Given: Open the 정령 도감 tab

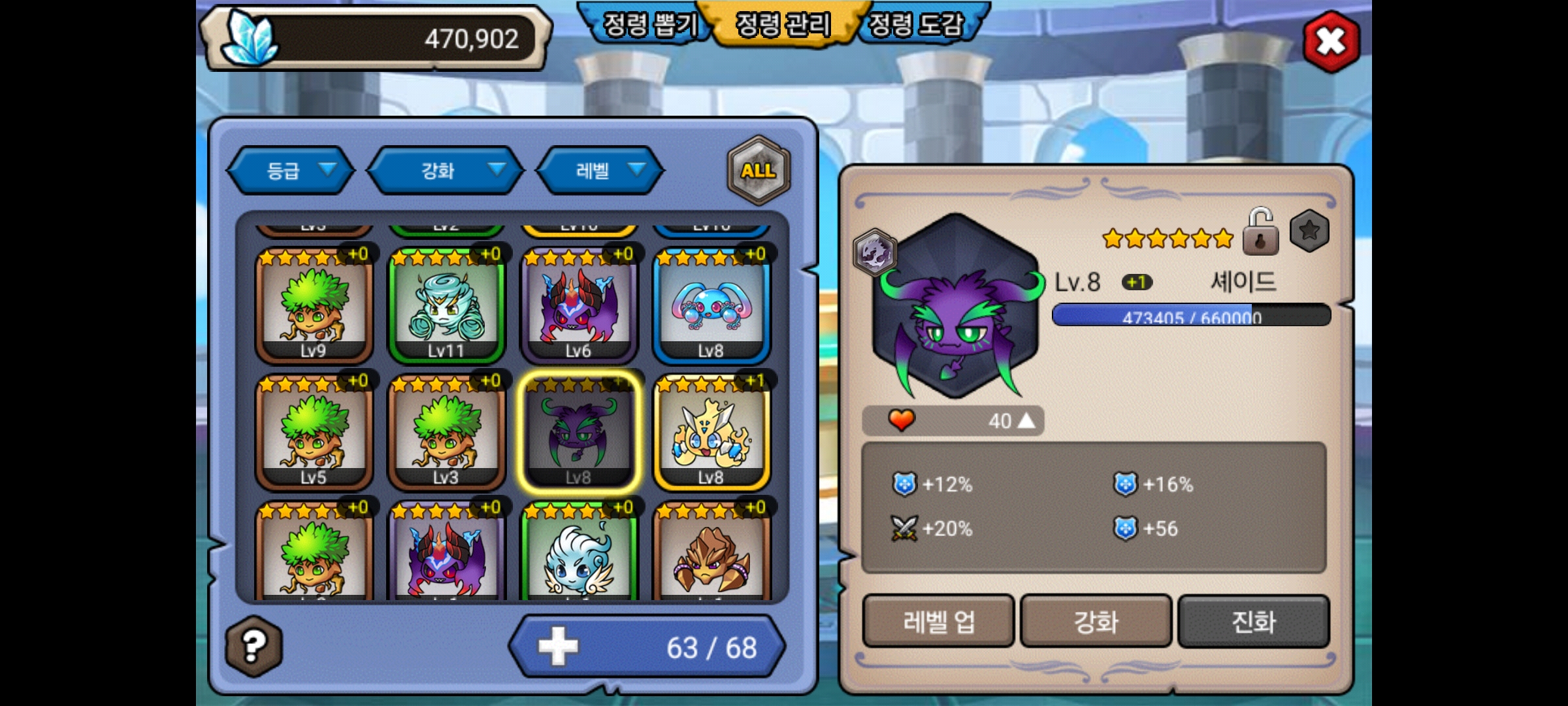Looking at the screenshot, I should click(x=916, y=25).
